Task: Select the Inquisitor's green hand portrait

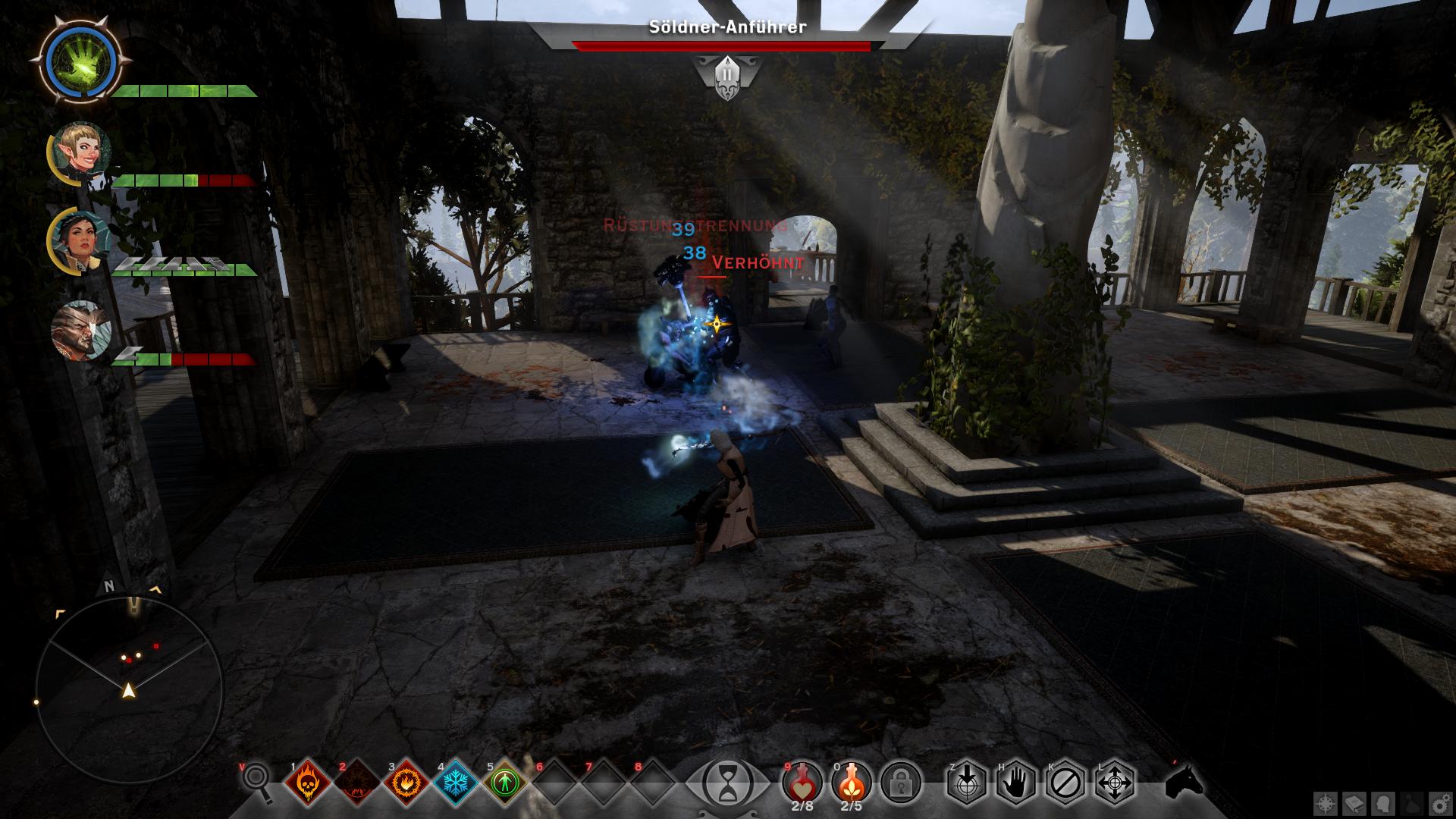Action: click(80, 59)
